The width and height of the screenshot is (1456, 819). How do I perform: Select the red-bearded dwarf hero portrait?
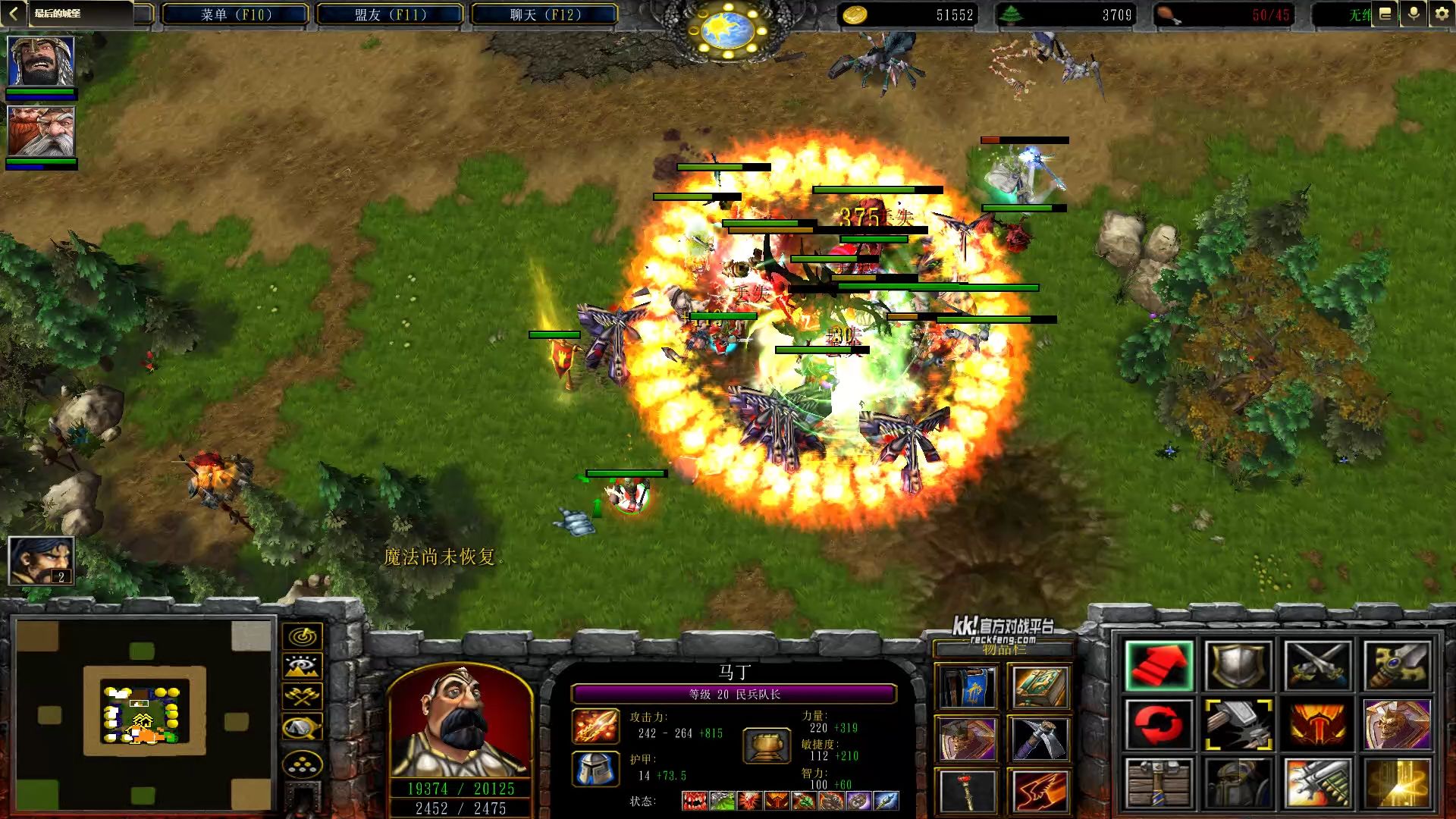[41, 131]
